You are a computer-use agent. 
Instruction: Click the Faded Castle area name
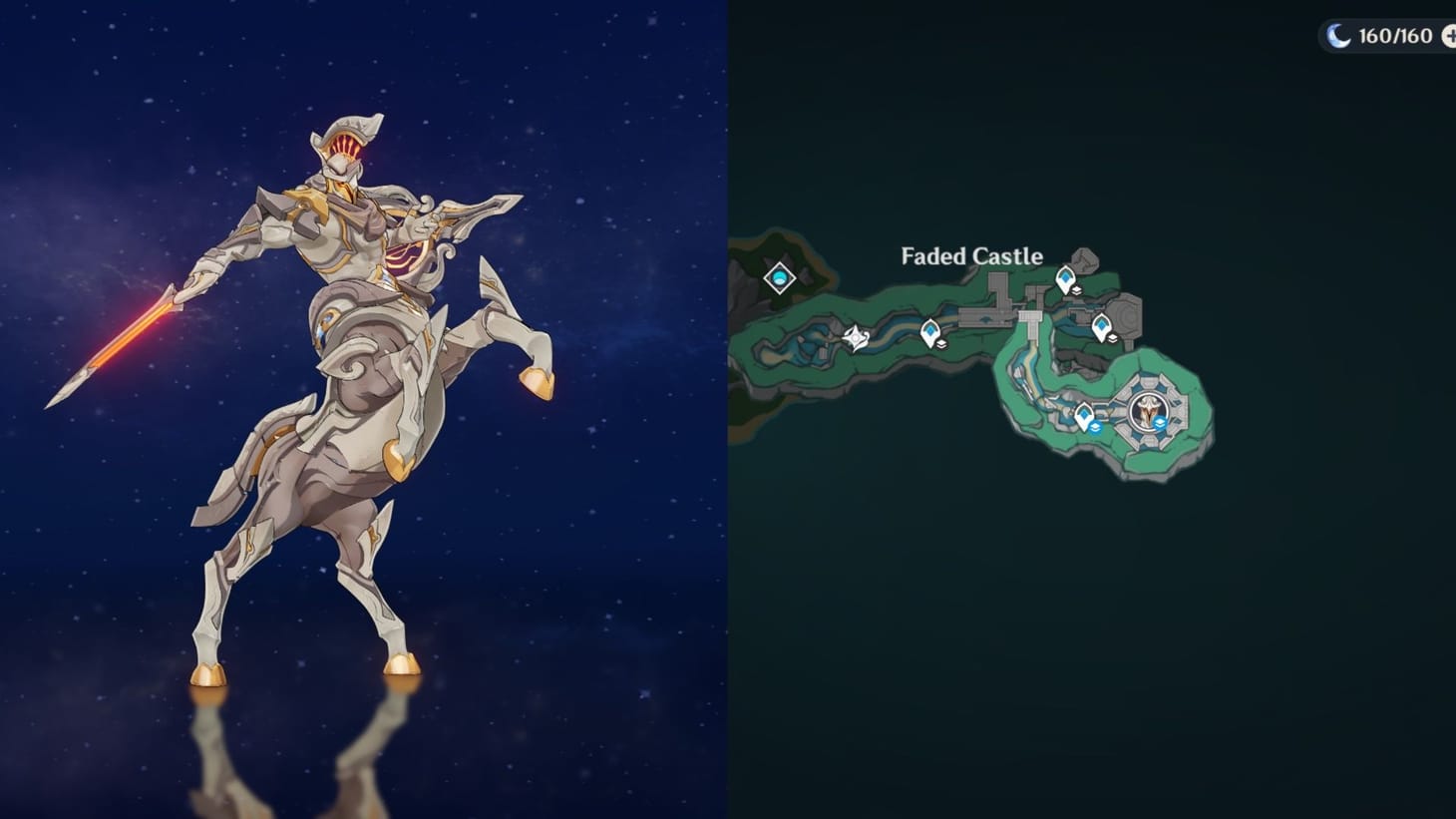tap(970, 256)
